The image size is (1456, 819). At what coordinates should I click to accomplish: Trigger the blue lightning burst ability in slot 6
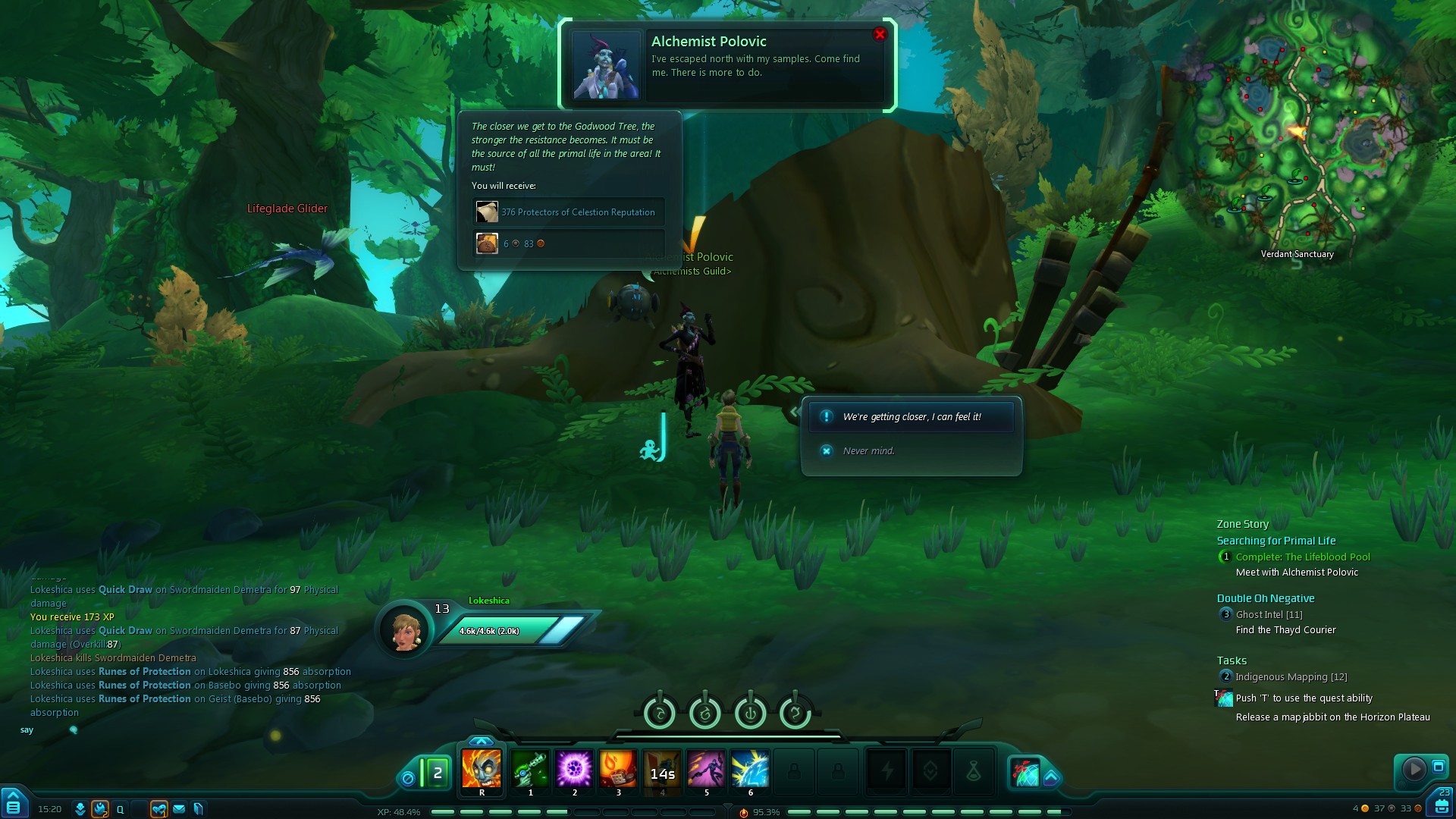point(750,769)
